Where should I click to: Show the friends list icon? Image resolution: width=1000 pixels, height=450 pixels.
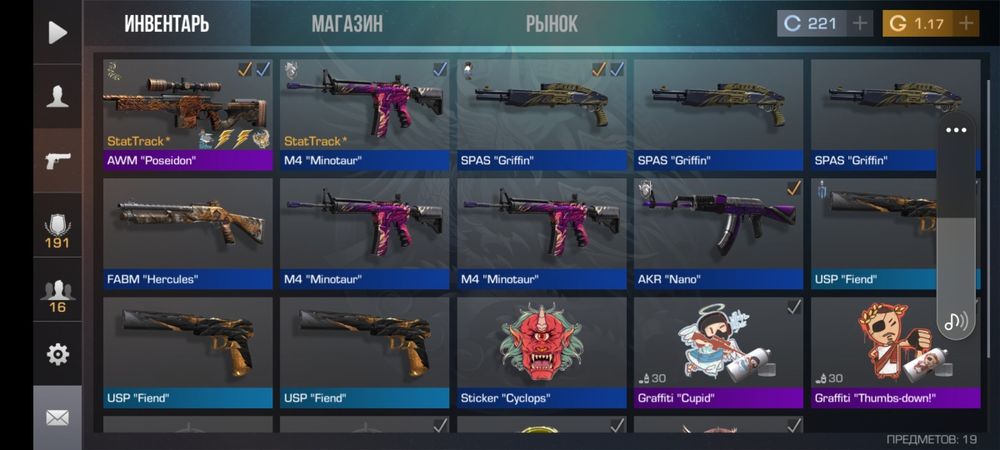click(x=57, y=295)
